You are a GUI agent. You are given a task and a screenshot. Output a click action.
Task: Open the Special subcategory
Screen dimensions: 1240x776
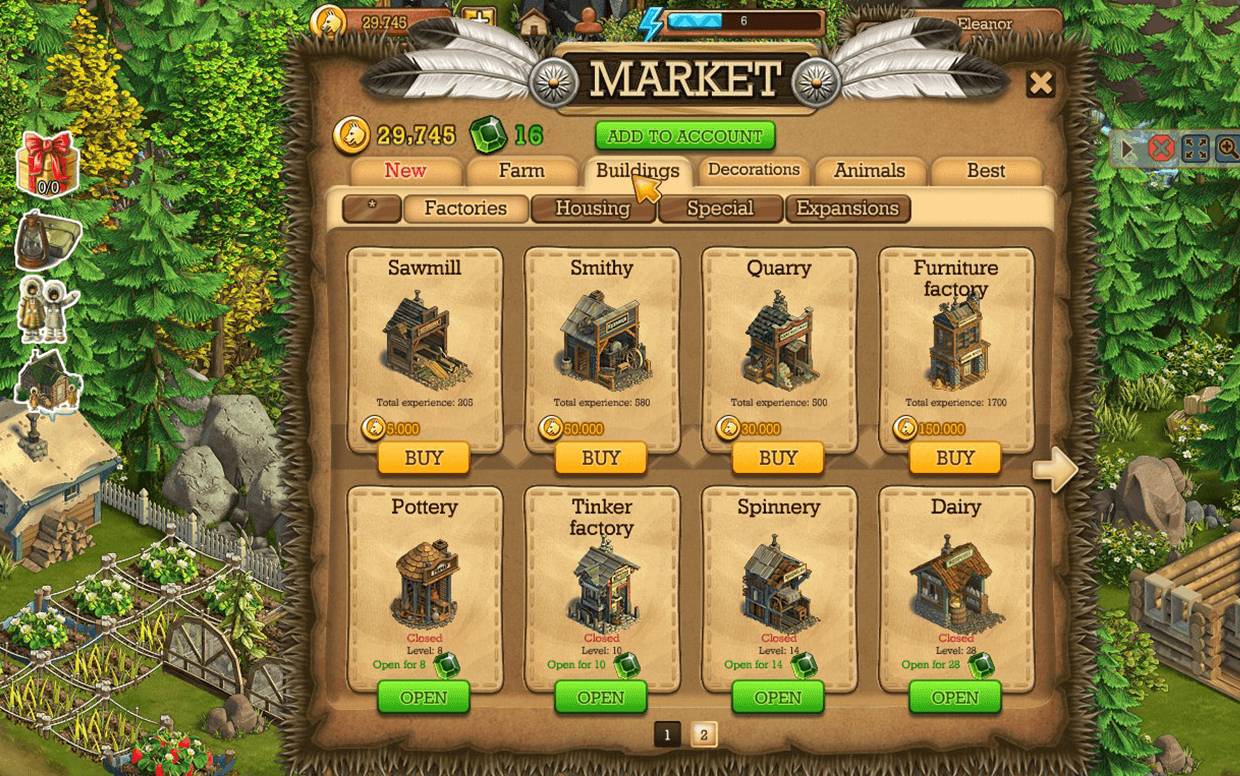point(720,208)
